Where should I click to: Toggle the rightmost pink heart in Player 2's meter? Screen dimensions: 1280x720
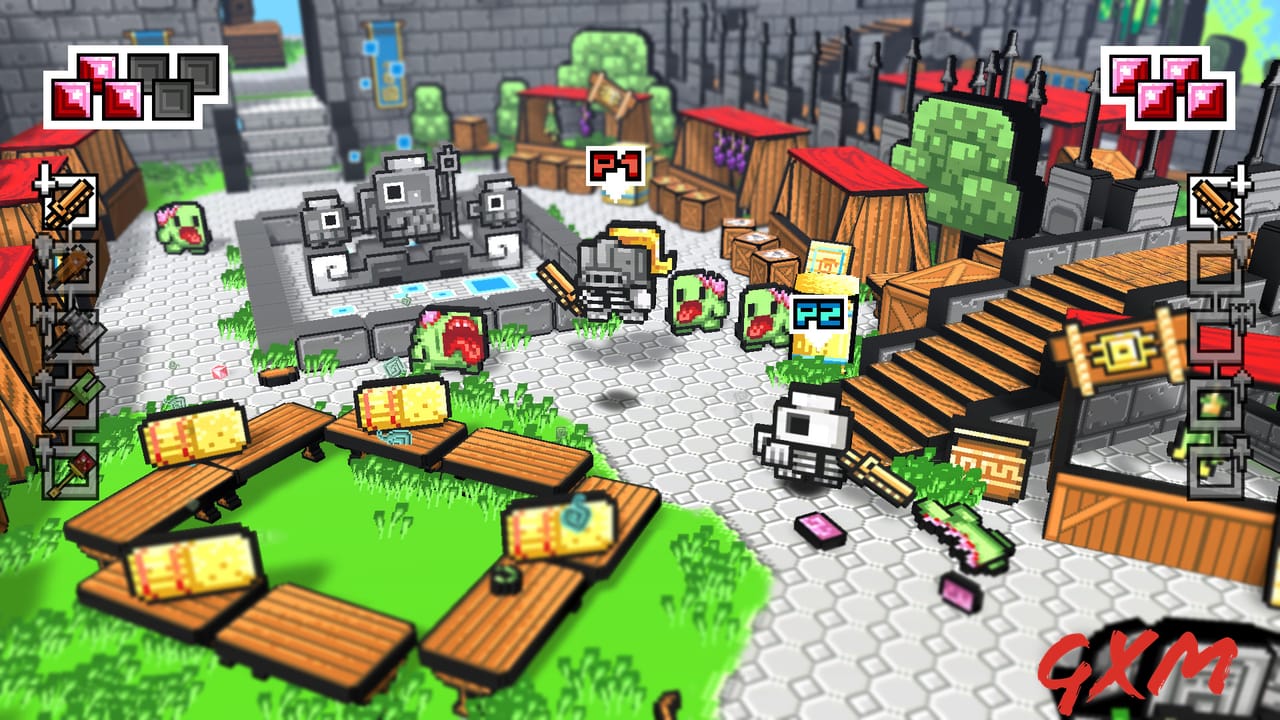(1207, 100)
